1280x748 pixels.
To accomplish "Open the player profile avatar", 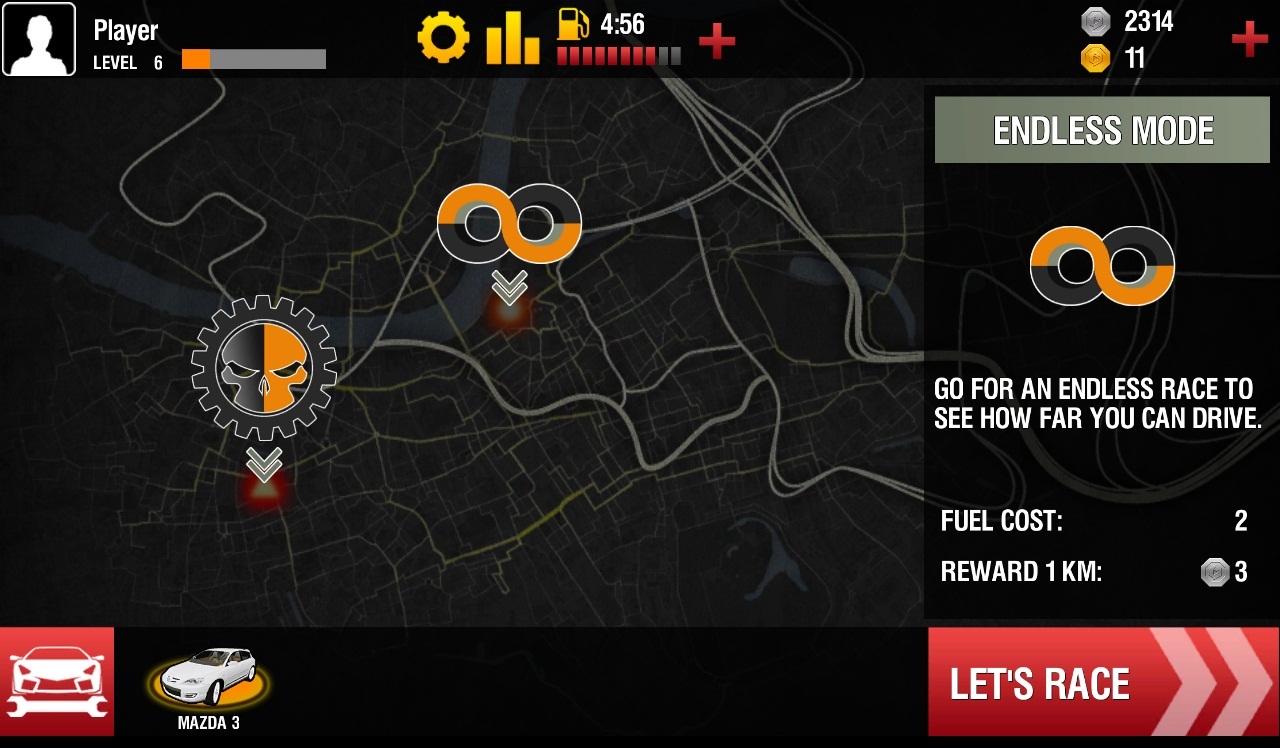I will coord(39,39).
